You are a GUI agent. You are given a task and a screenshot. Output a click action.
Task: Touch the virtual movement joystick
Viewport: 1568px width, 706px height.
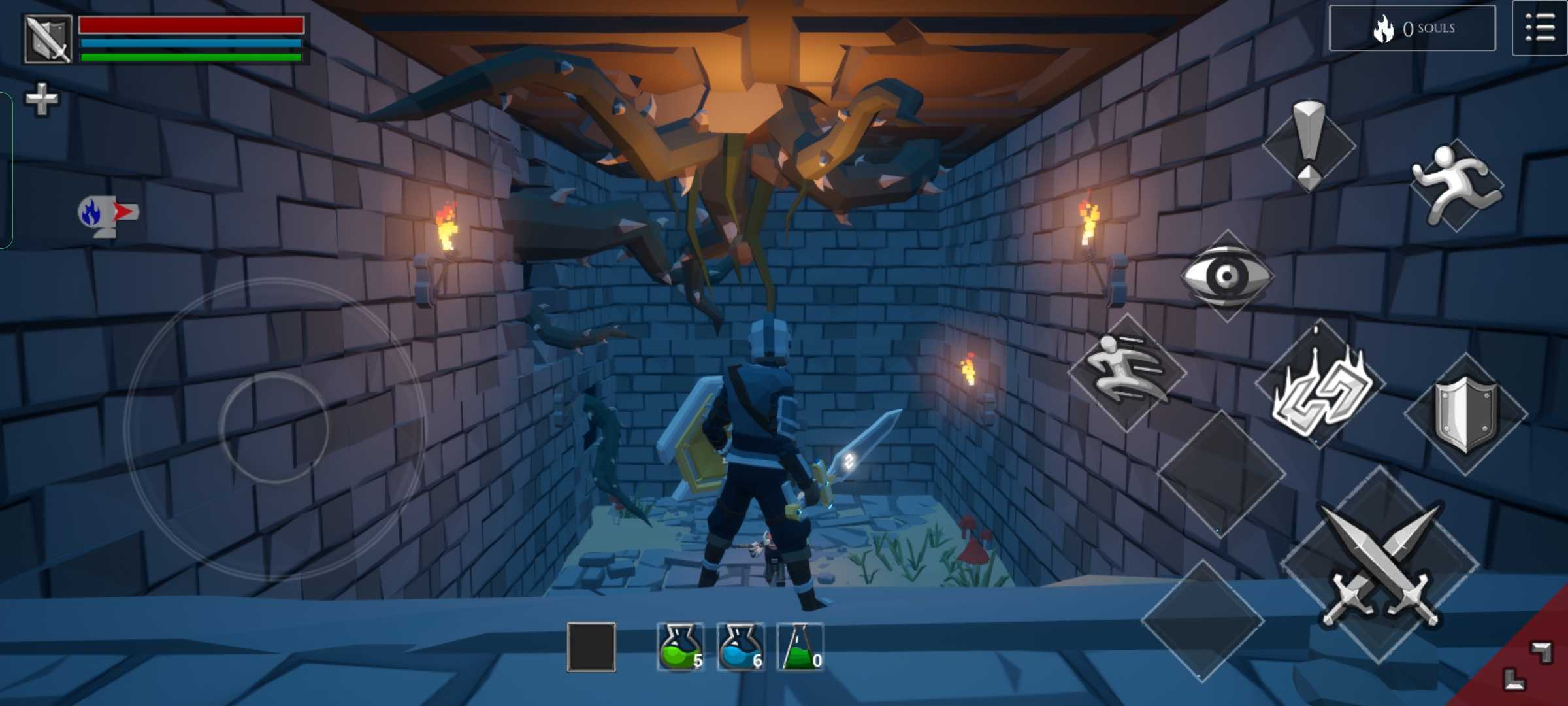point(273,428)
